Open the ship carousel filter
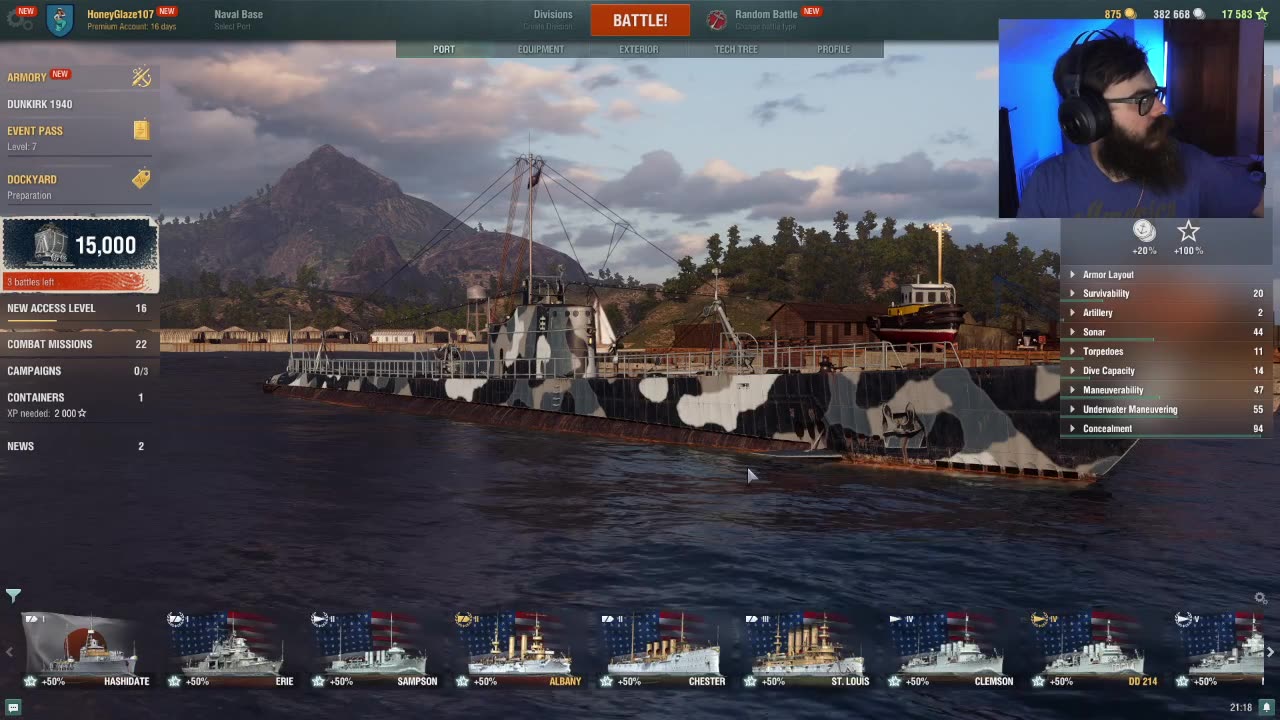 [x=13, y=596]
